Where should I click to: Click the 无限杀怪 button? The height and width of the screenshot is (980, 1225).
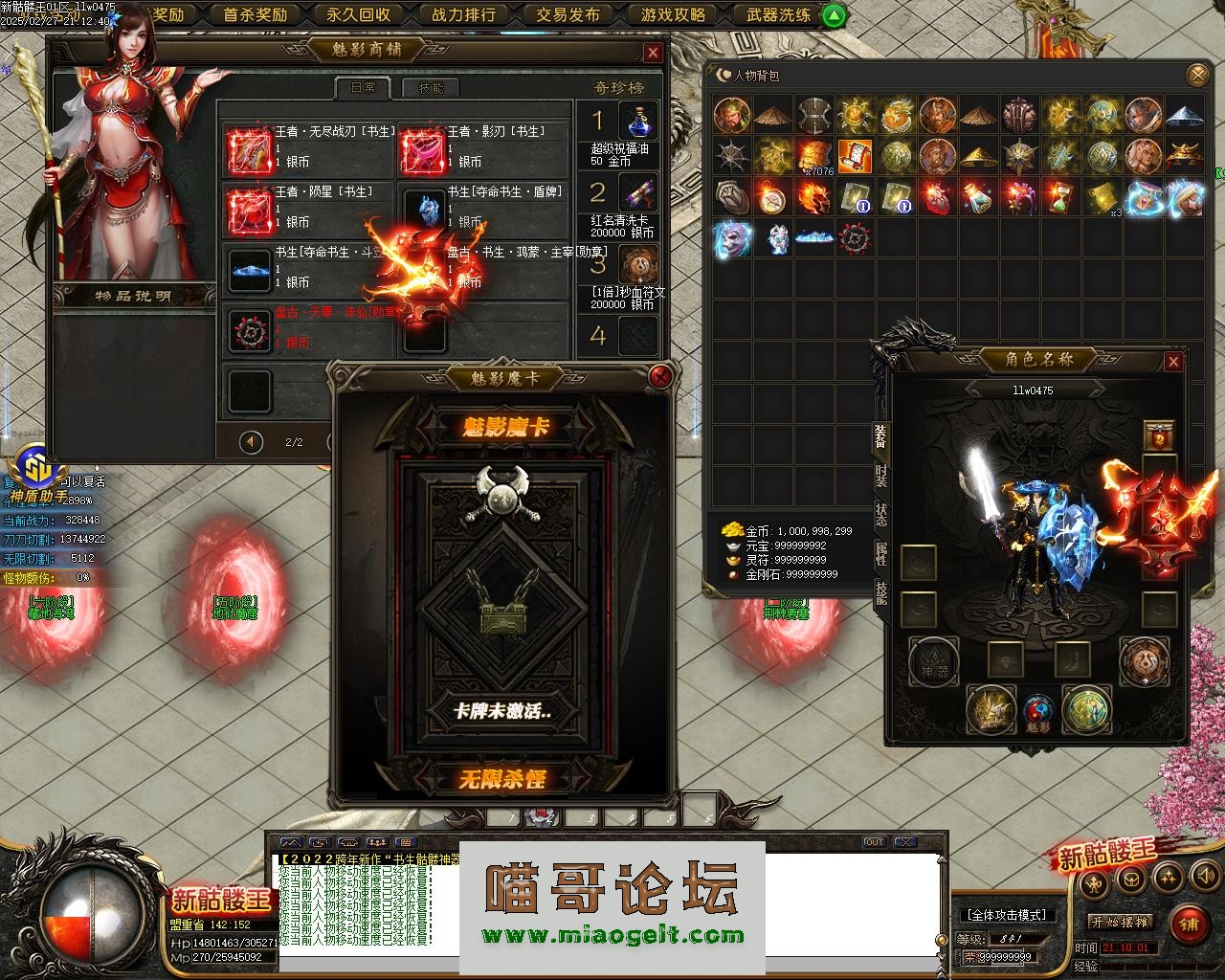click(503, 779)
